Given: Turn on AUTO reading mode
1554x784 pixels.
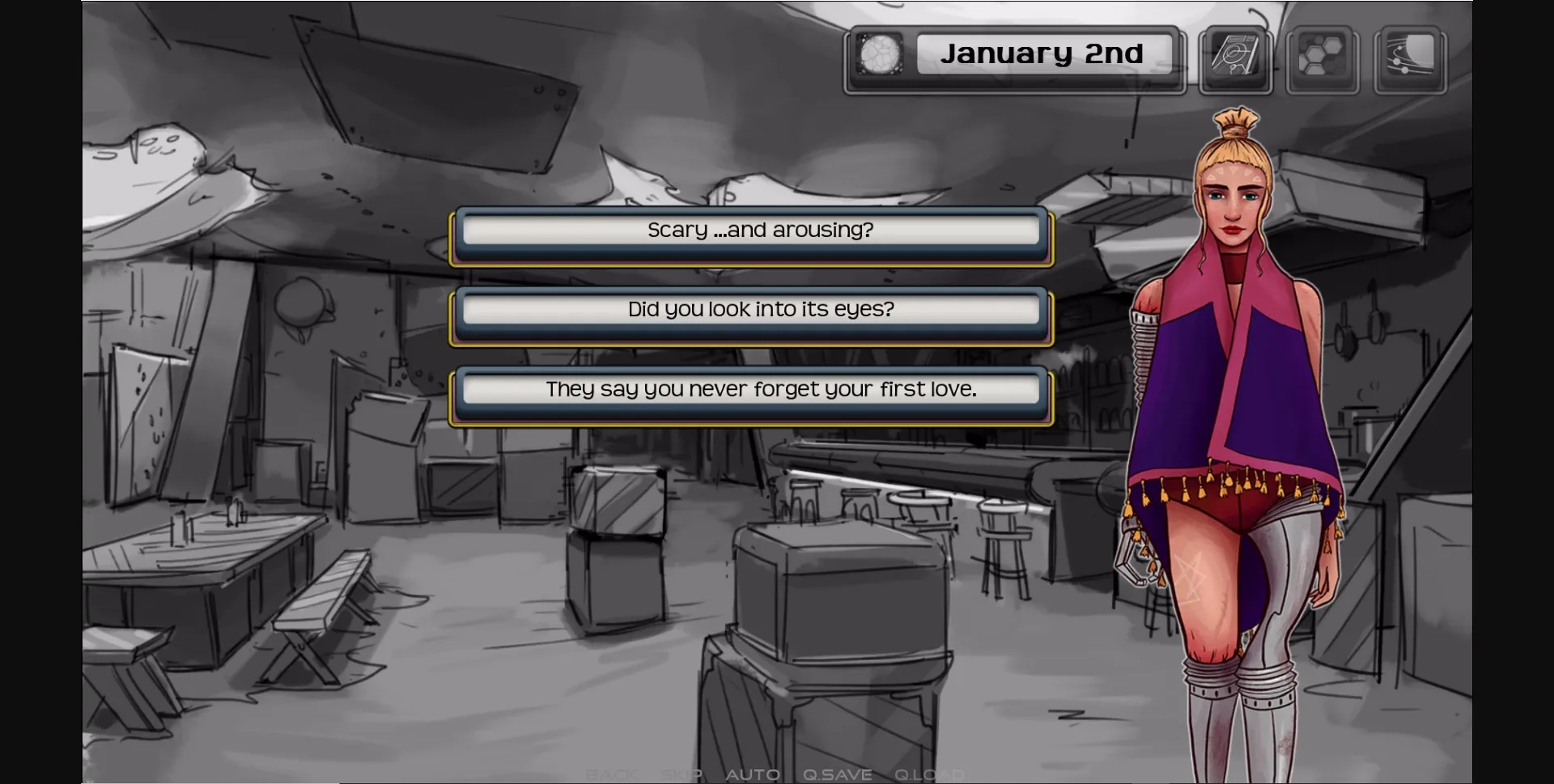Looking at the screenshot, I should (754, 773).
